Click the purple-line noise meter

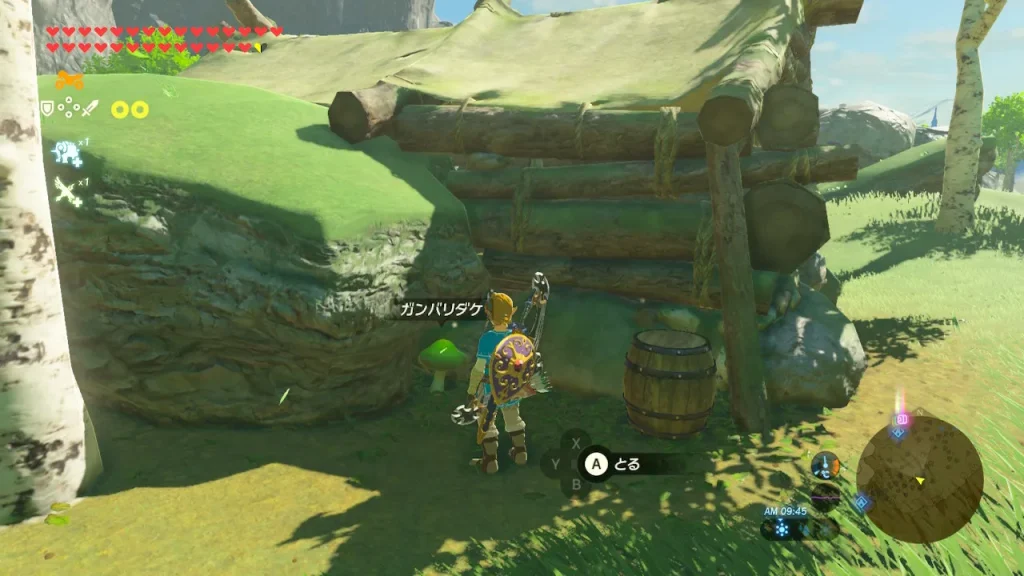(825, 495)
